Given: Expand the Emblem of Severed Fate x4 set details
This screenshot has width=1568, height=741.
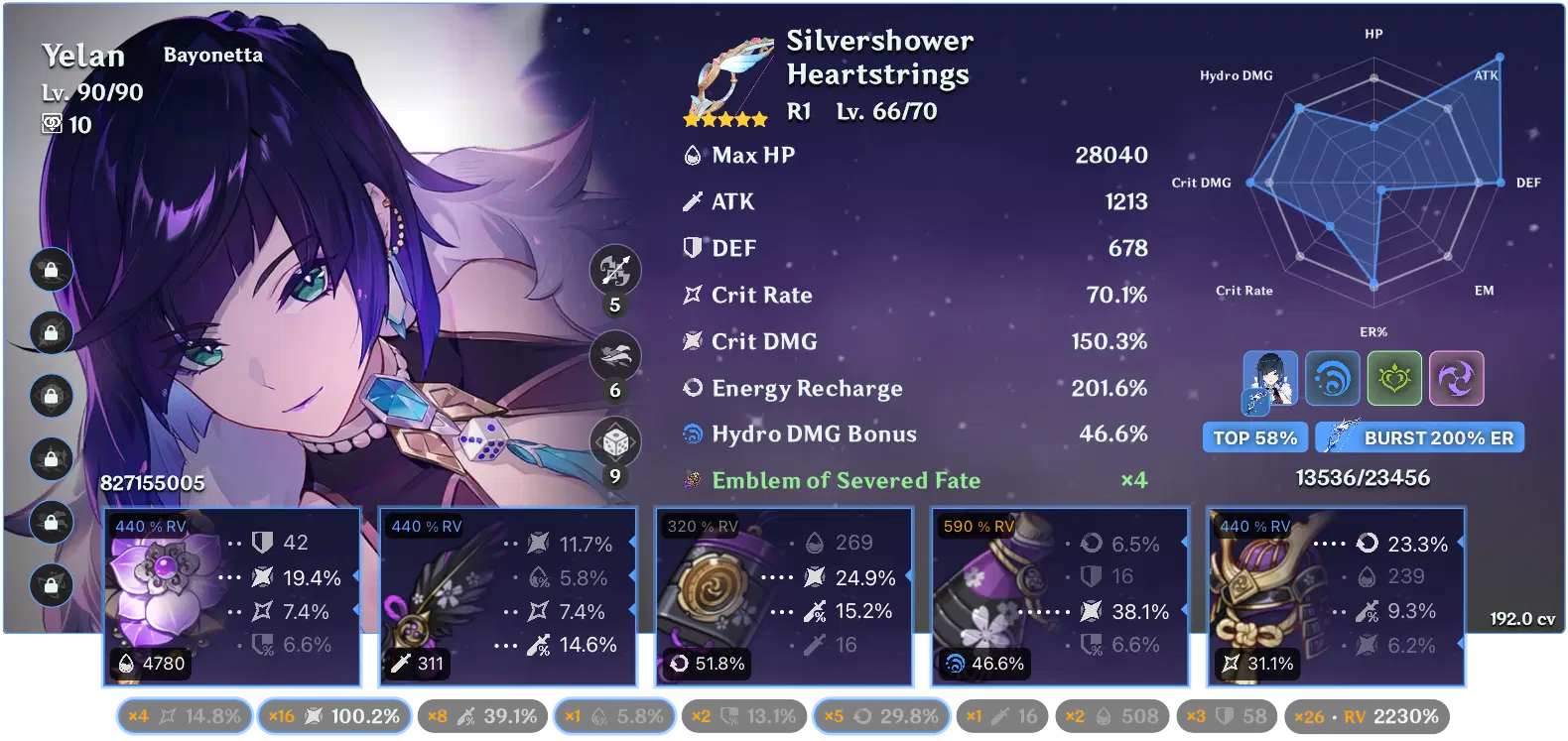Looking at the screenshot, I should (844, 480).
